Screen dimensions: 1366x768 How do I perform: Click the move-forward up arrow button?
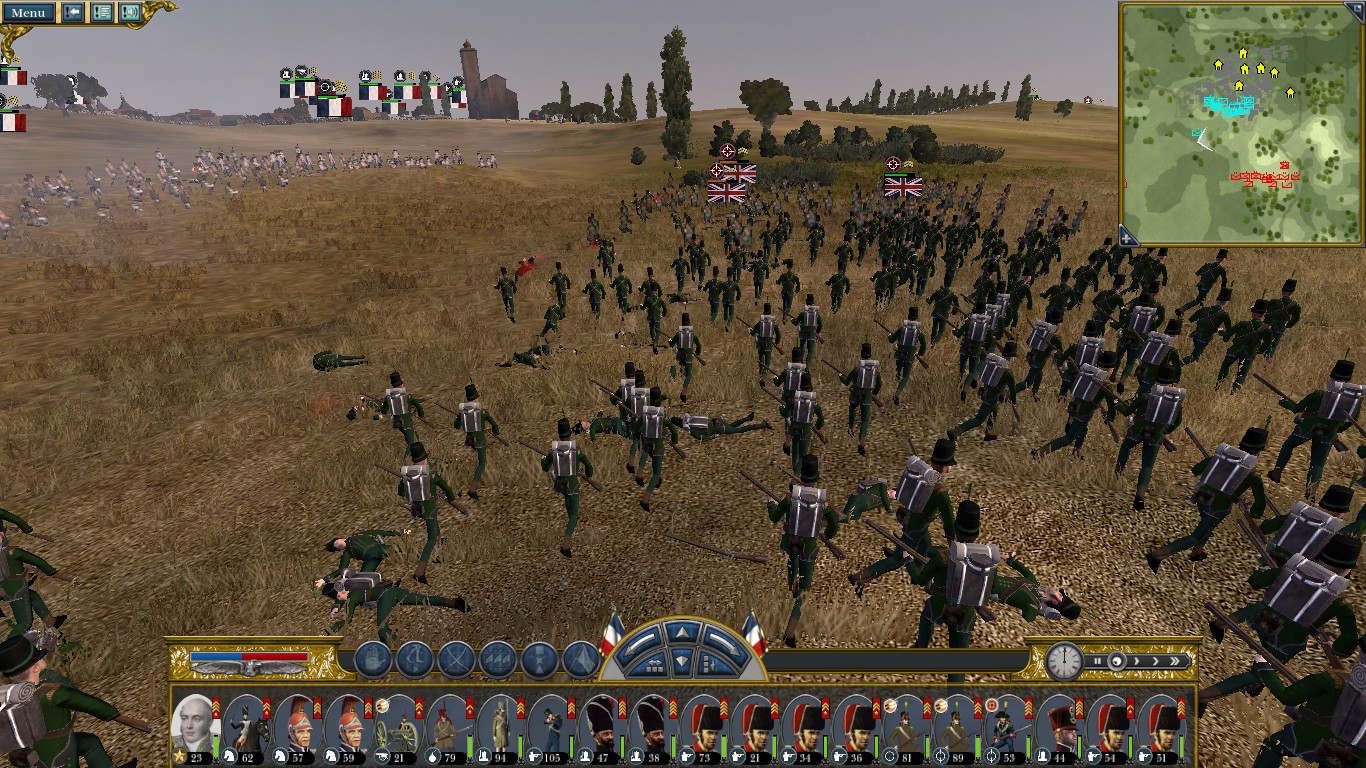(x=681, y=632)
